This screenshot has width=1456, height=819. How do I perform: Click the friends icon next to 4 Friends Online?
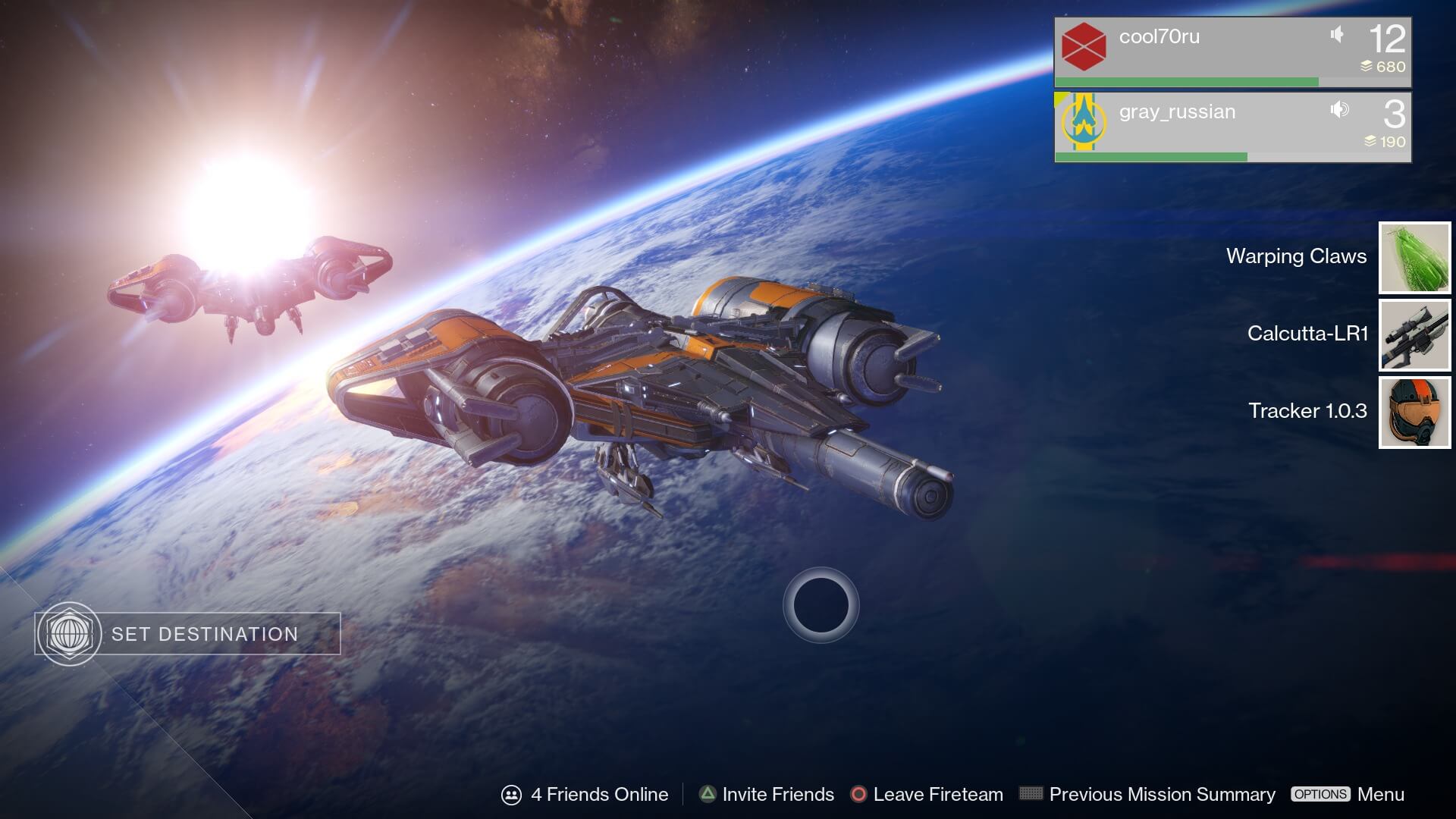point(512,794)
